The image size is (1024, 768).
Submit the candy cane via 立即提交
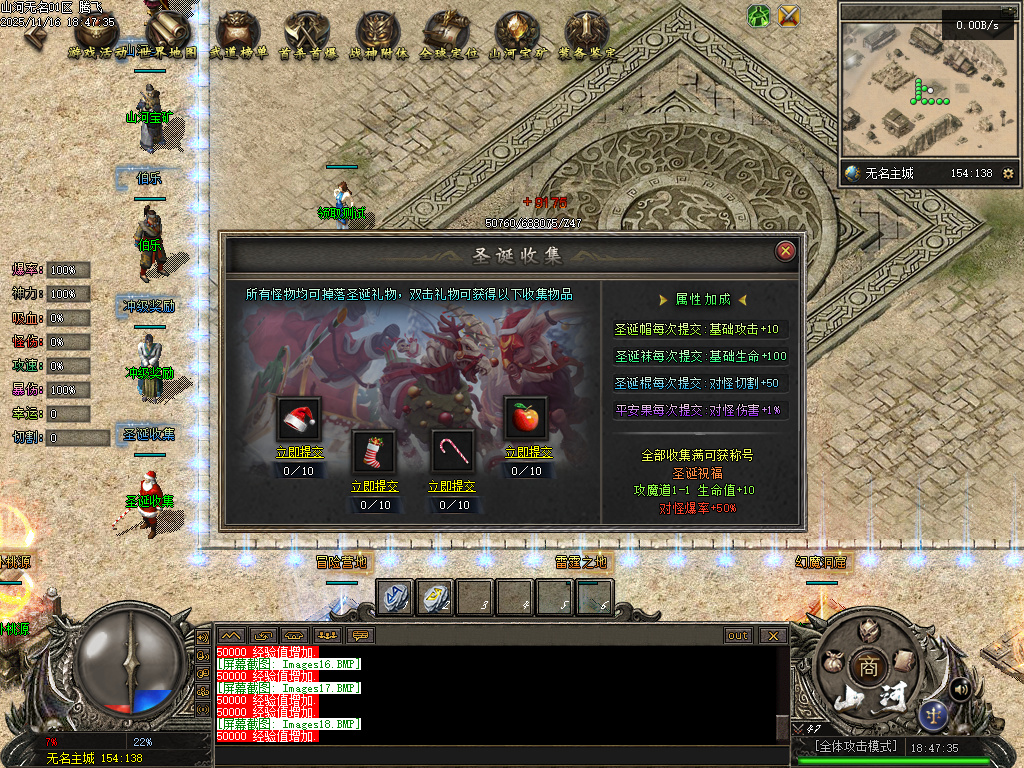[x=452, y=486]
